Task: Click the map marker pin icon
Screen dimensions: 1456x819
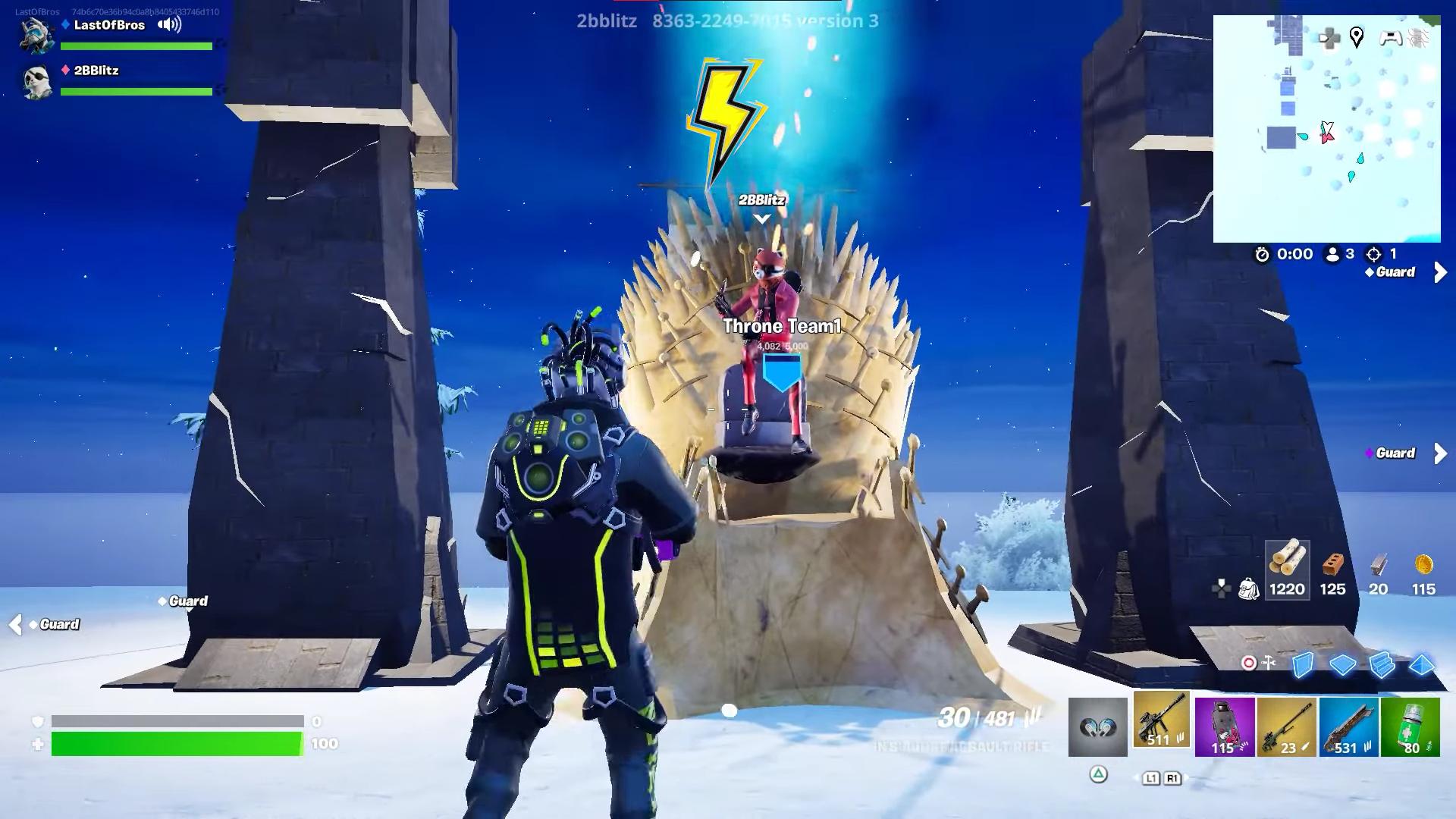Action: 1357,37
